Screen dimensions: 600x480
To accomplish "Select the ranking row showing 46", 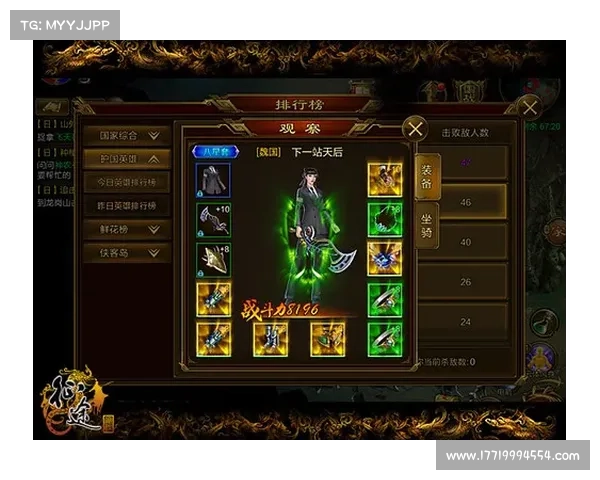I will click(464, 202).
